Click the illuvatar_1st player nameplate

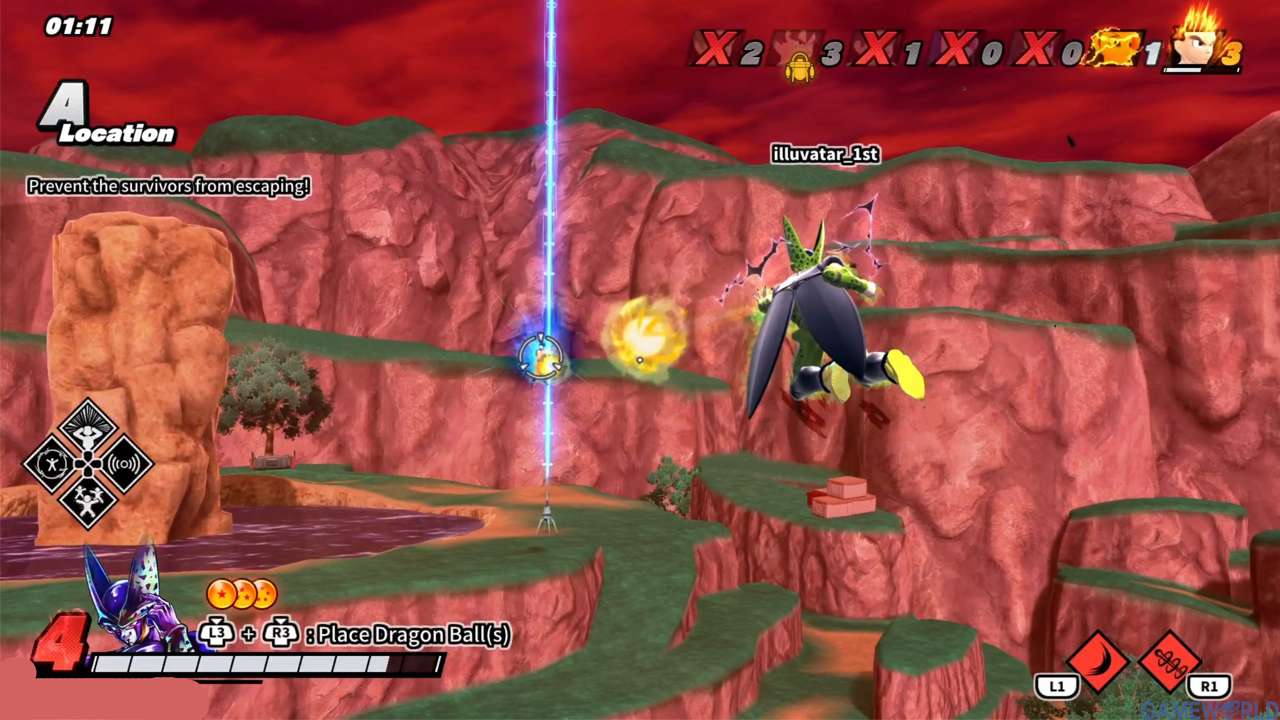click(x=825, y=154)
